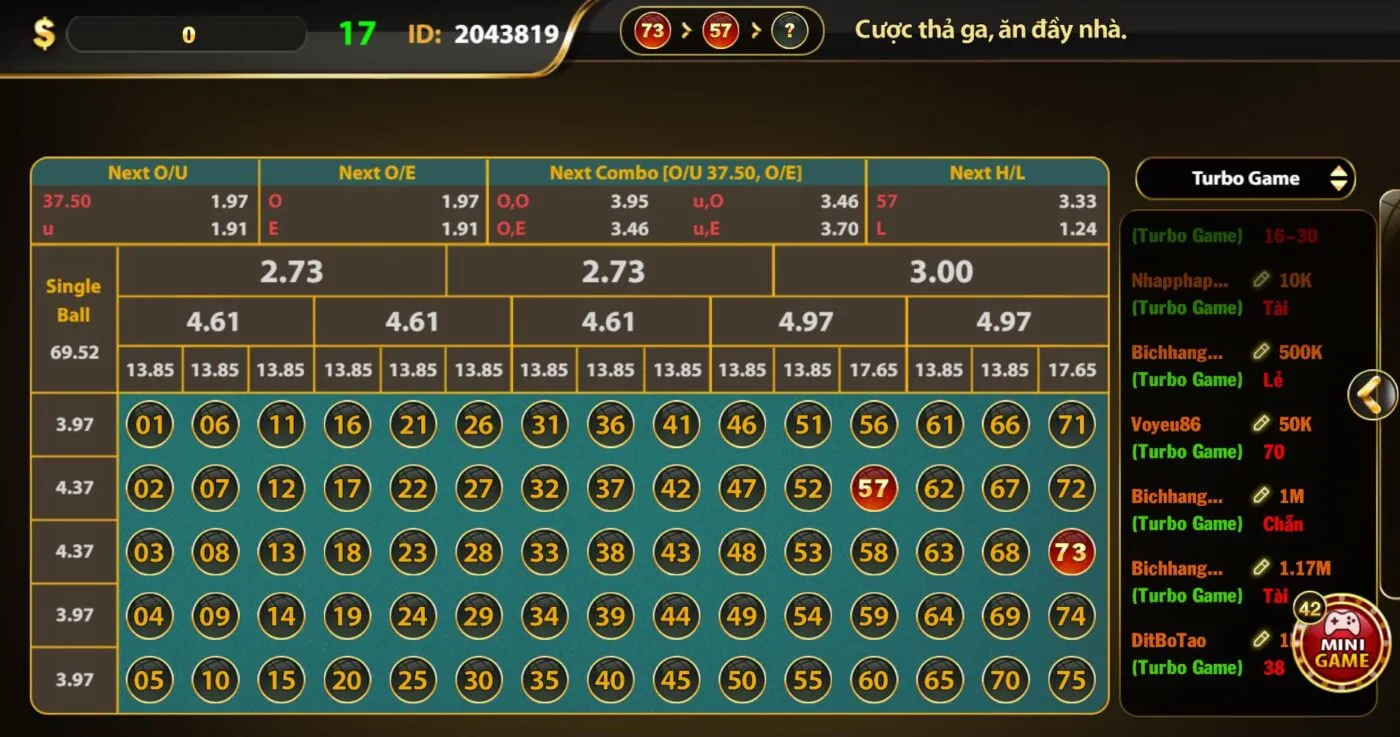Click the question mark next-result ball
Viewport: 1400px width, 737px height.
coord(789,31)
